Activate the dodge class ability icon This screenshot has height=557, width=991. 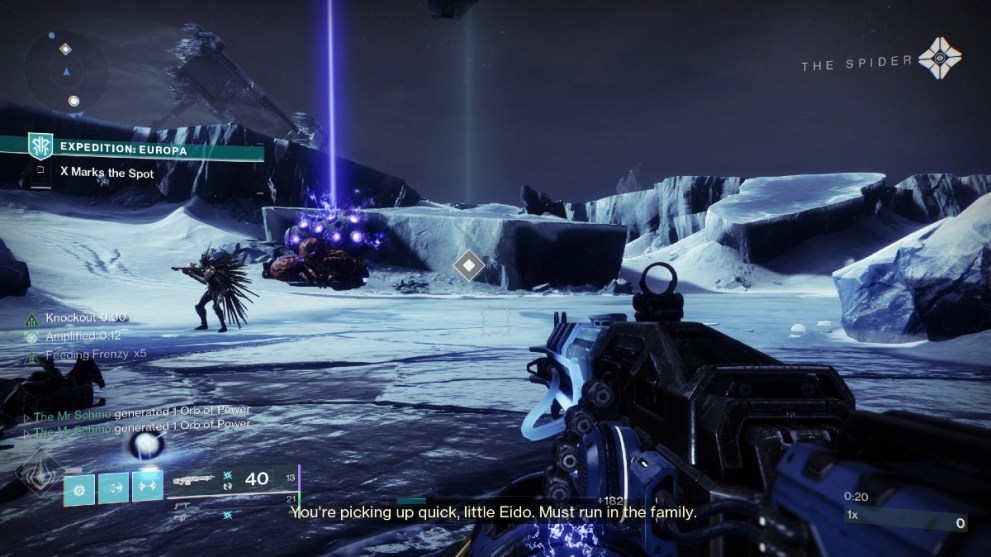(112, 487)
